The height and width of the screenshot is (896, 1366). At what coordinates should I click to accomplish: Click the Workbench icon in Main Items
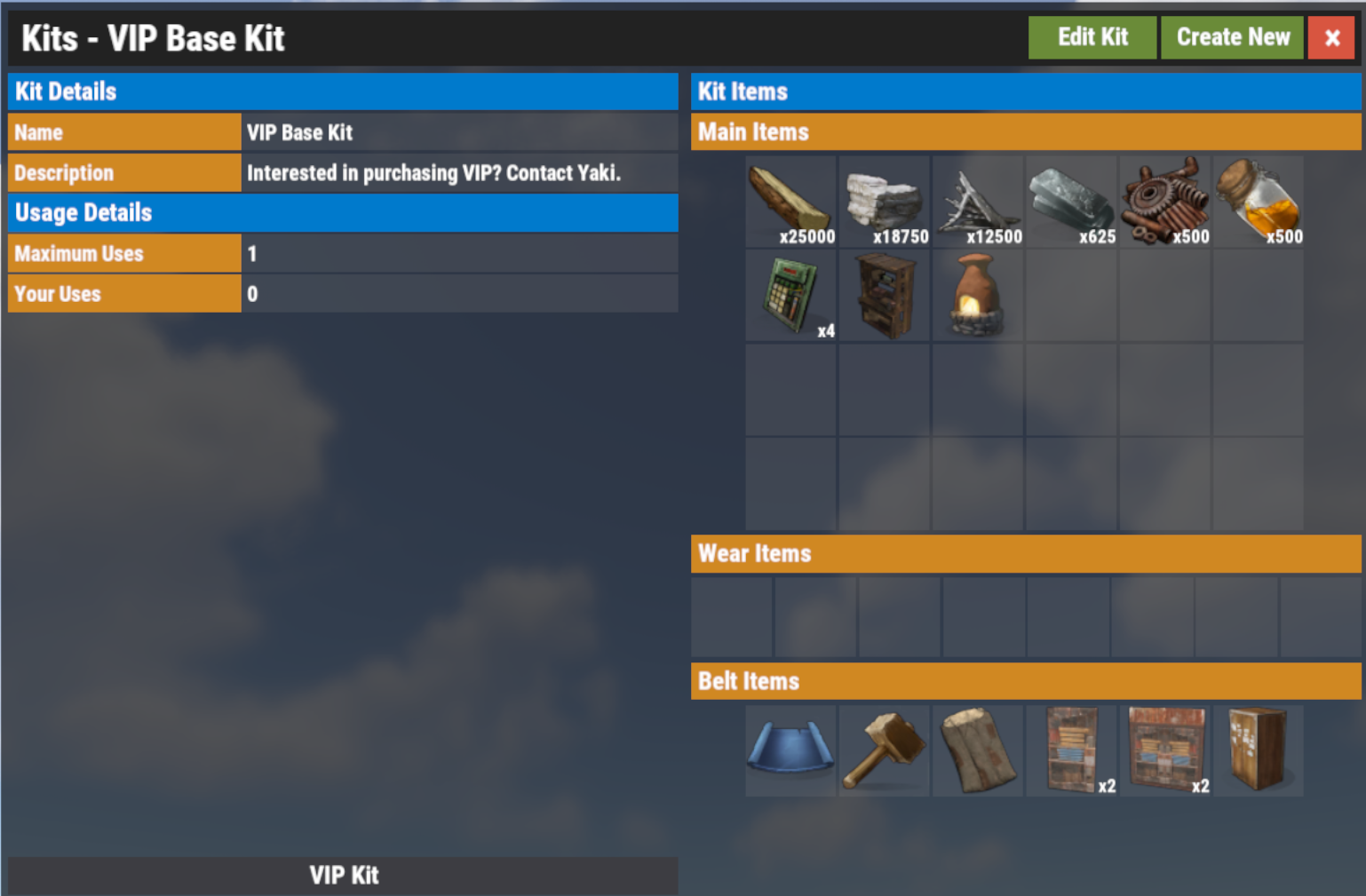pos(884,293)
